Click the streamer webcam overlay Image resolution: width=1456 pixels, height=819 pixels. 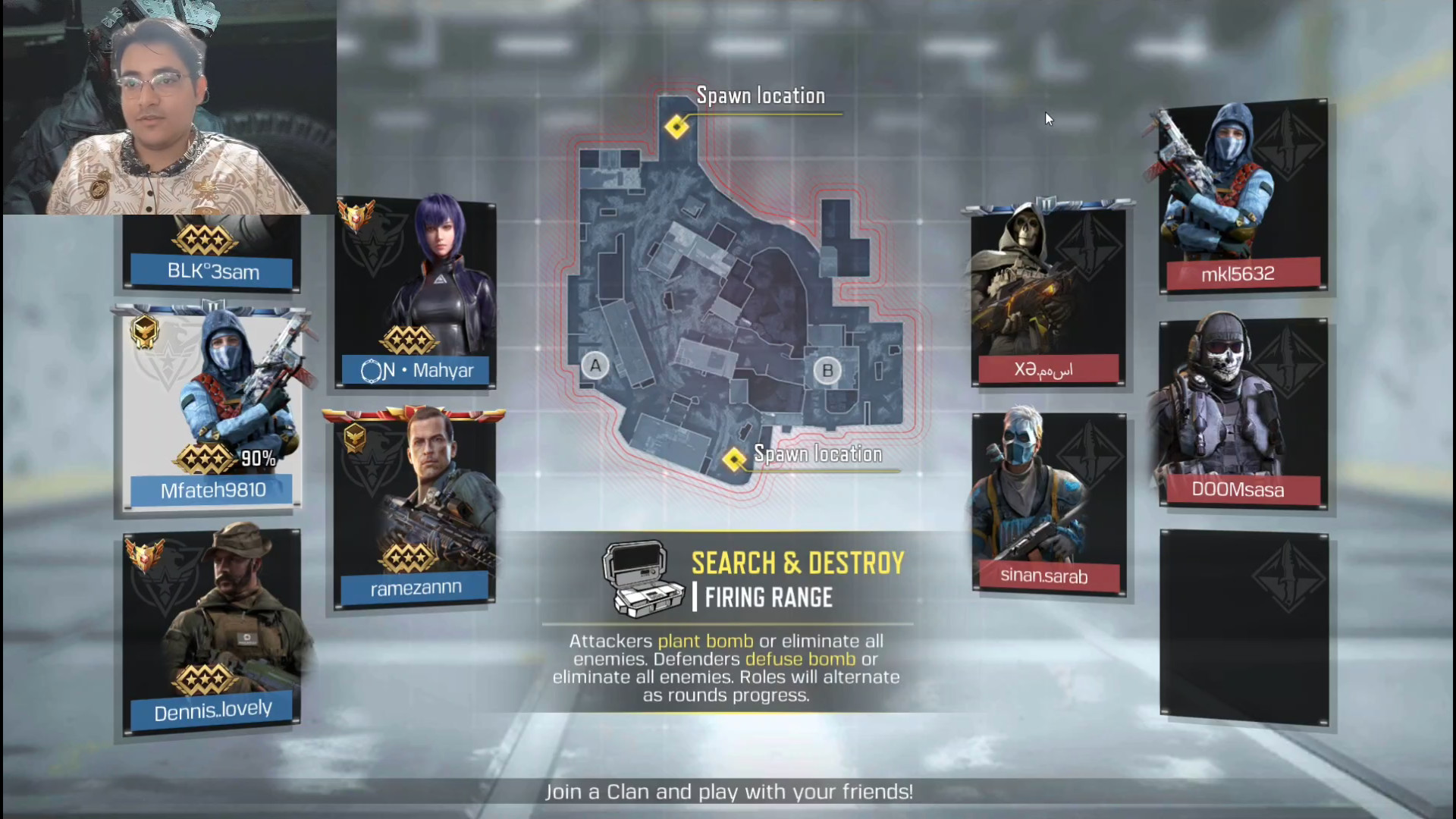point(170,108)
